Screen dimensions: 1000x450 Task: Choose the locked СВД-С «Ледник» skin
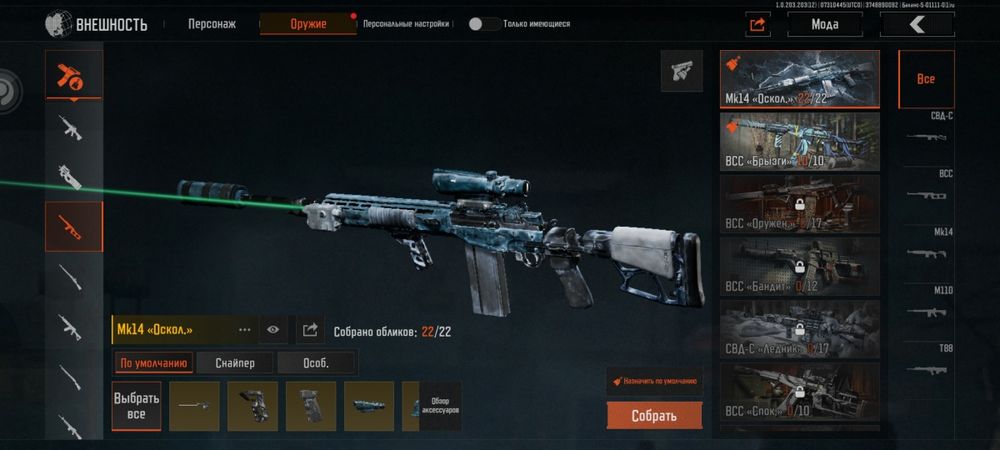click(800, 328)
